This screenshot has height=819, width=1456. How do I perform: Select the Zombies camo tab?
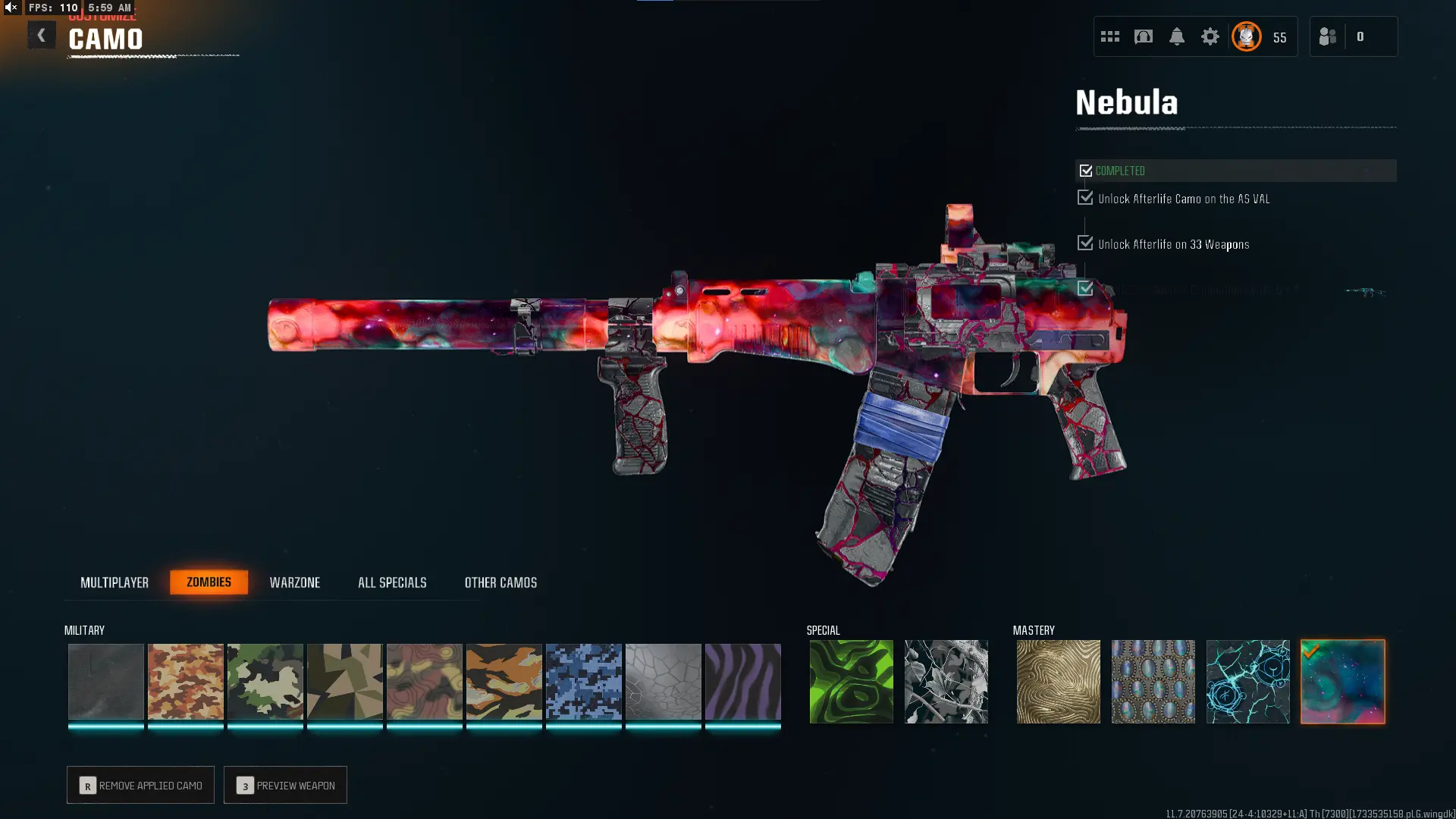(209, 582)
